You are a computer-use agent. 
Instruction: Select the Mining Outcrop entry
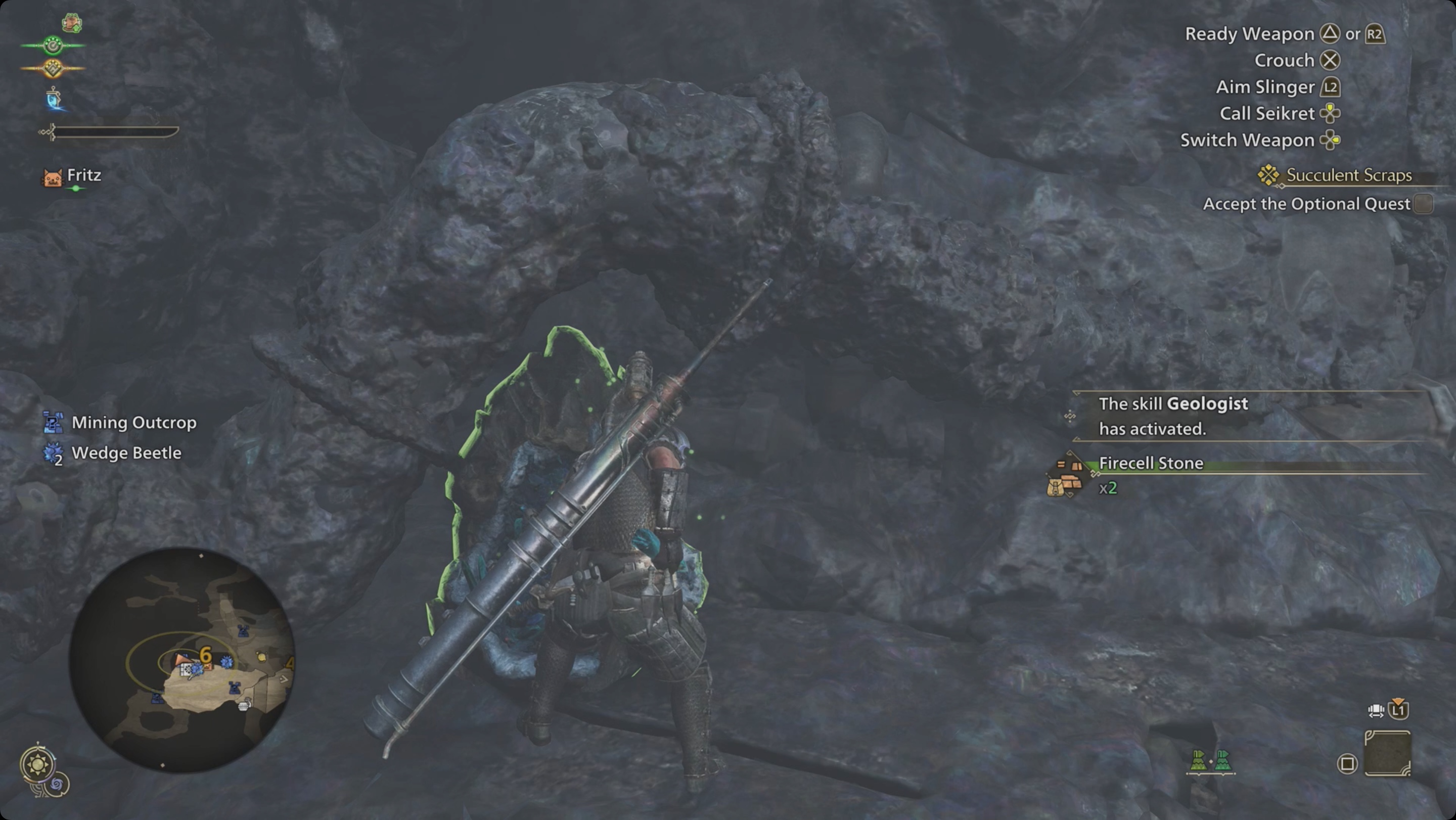(133, 423)
